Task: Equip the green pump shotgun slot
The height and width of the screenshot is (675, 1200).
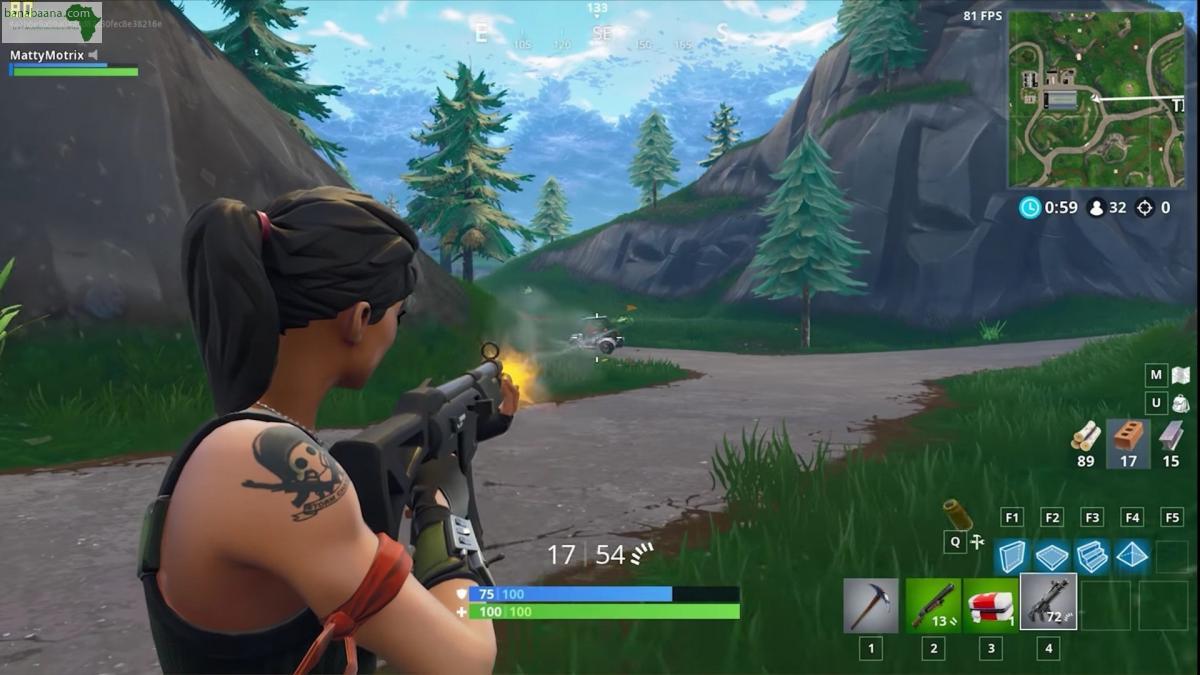Action: click(932, 605)
